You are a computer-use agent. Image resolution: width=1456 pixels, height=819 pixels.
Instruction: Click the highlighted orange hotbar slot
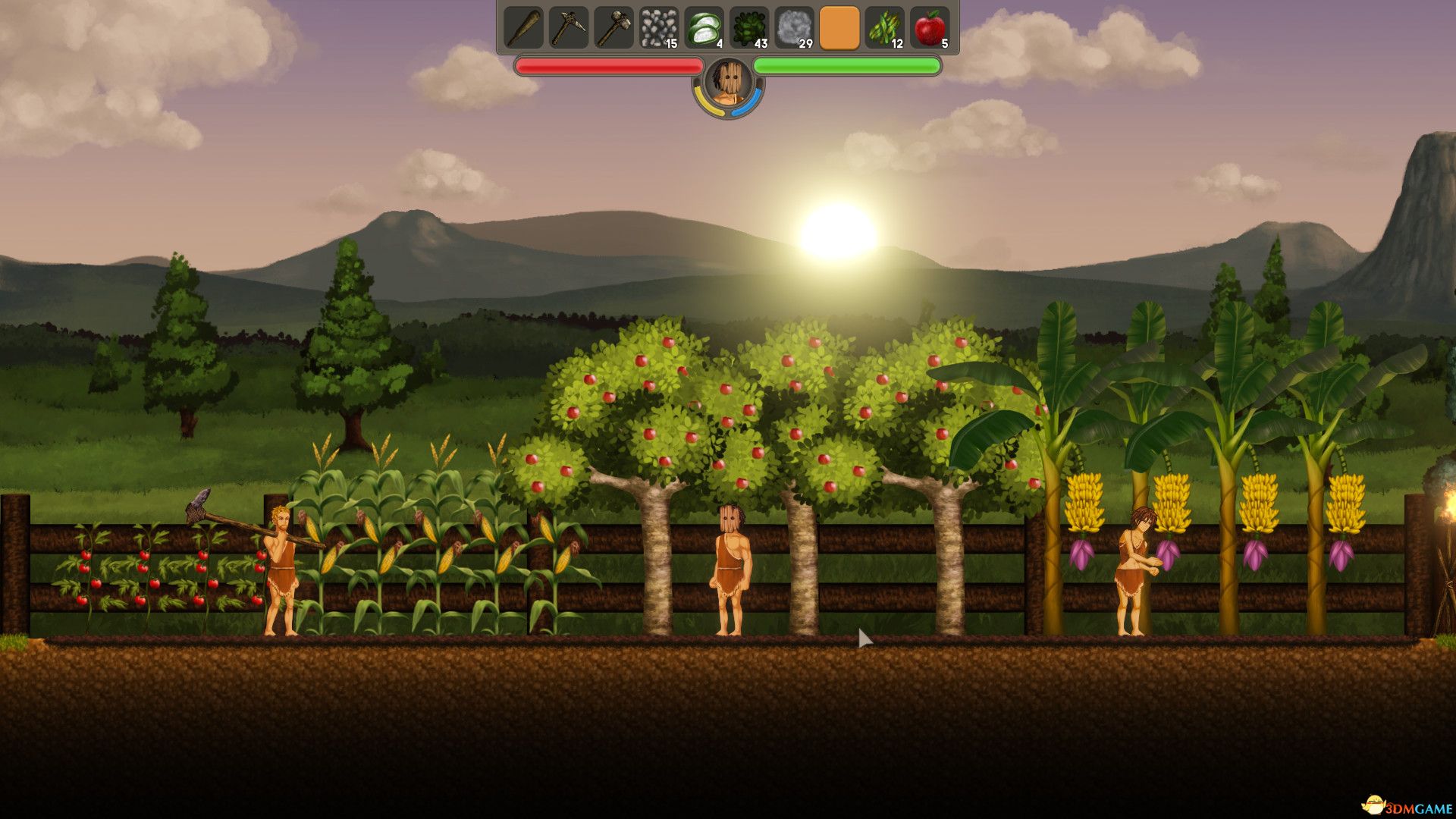pyautogui.click(x=839, y=28)
